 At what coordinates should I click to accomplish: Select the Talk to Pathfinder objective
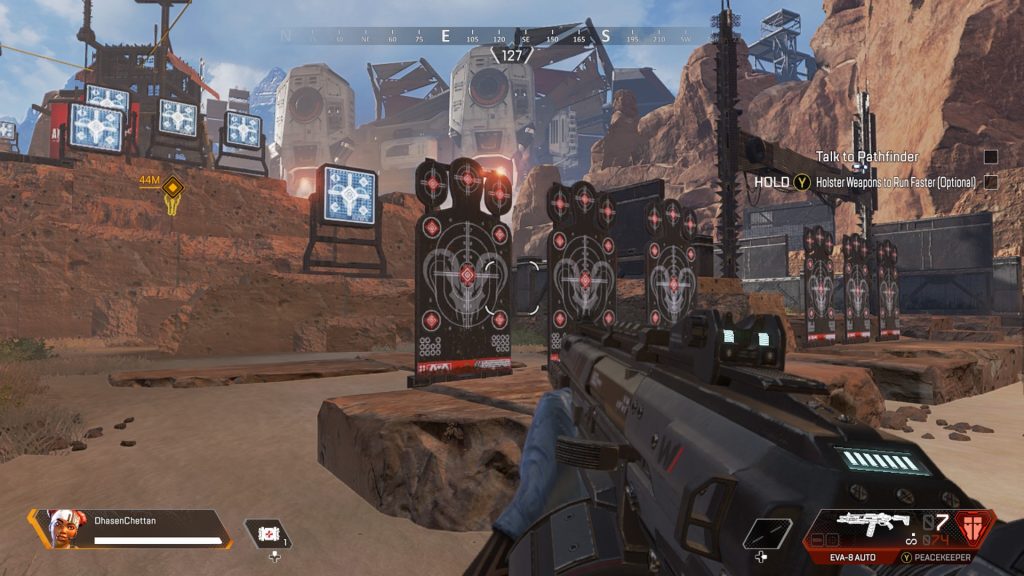pos(866,157)
